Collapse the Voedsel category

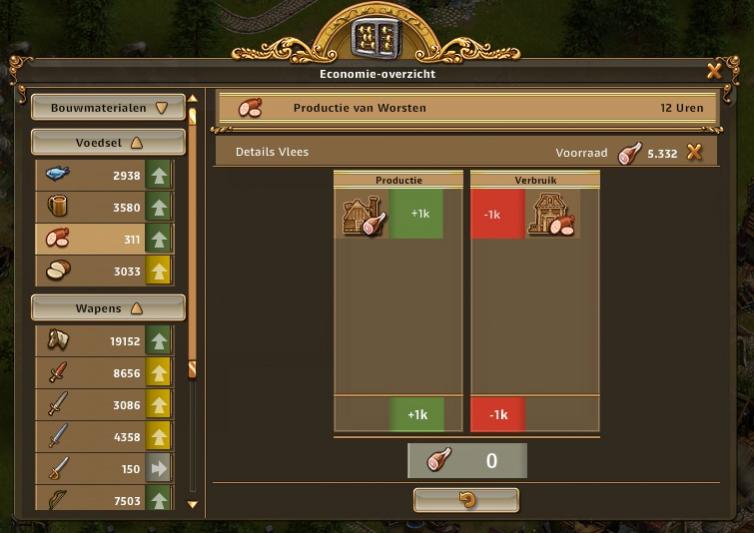point(108,143)
